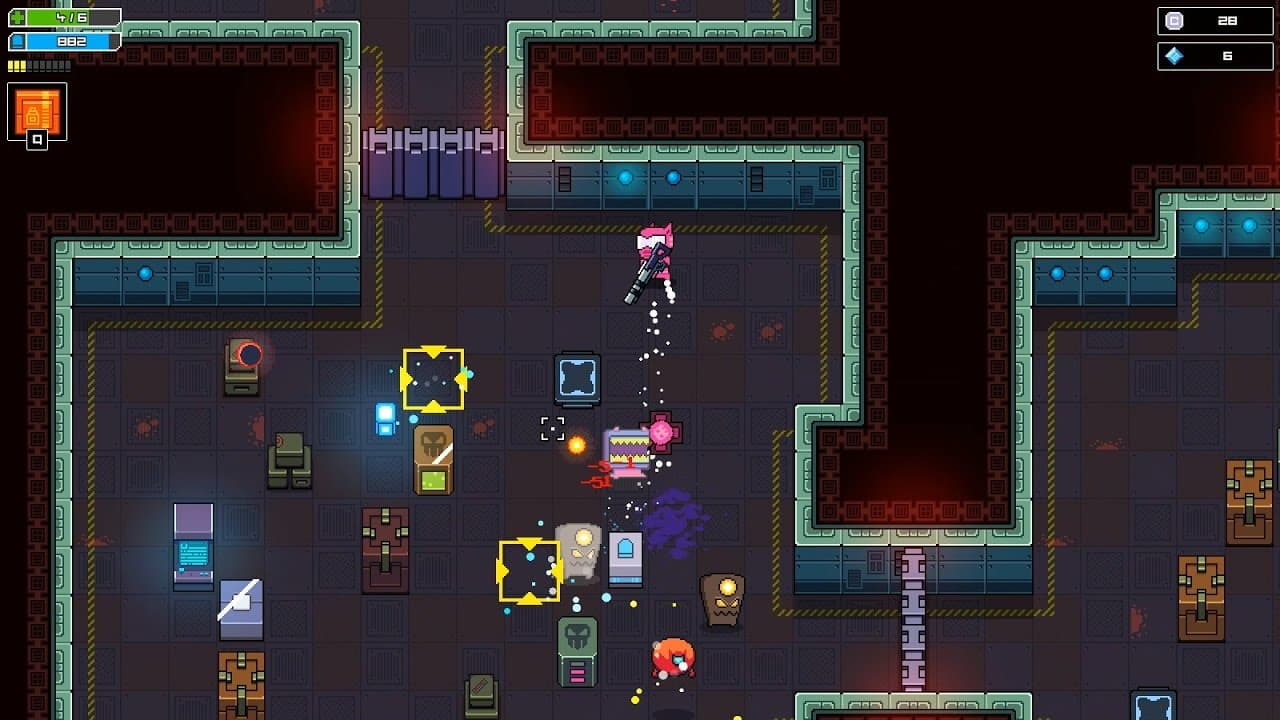The image size is (1280, 720).
Task: Click the health bar showing 4/6
Action: (65, 15)
